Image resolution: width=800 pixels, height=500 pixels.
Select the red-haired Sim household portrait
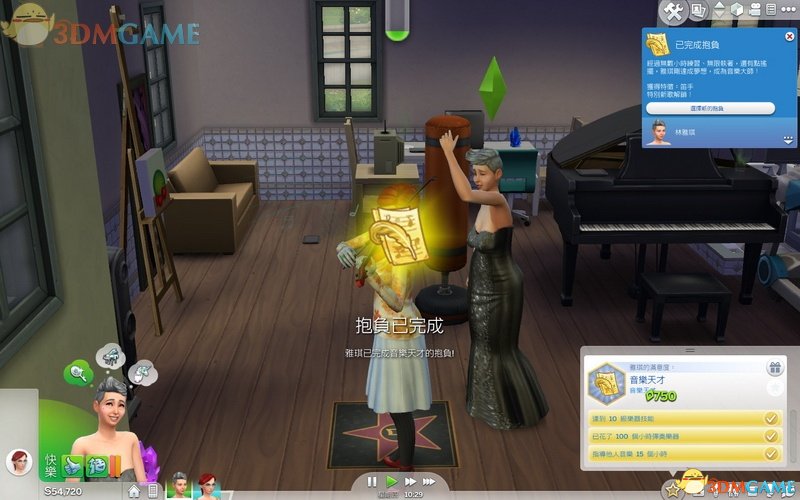(207, 485)
